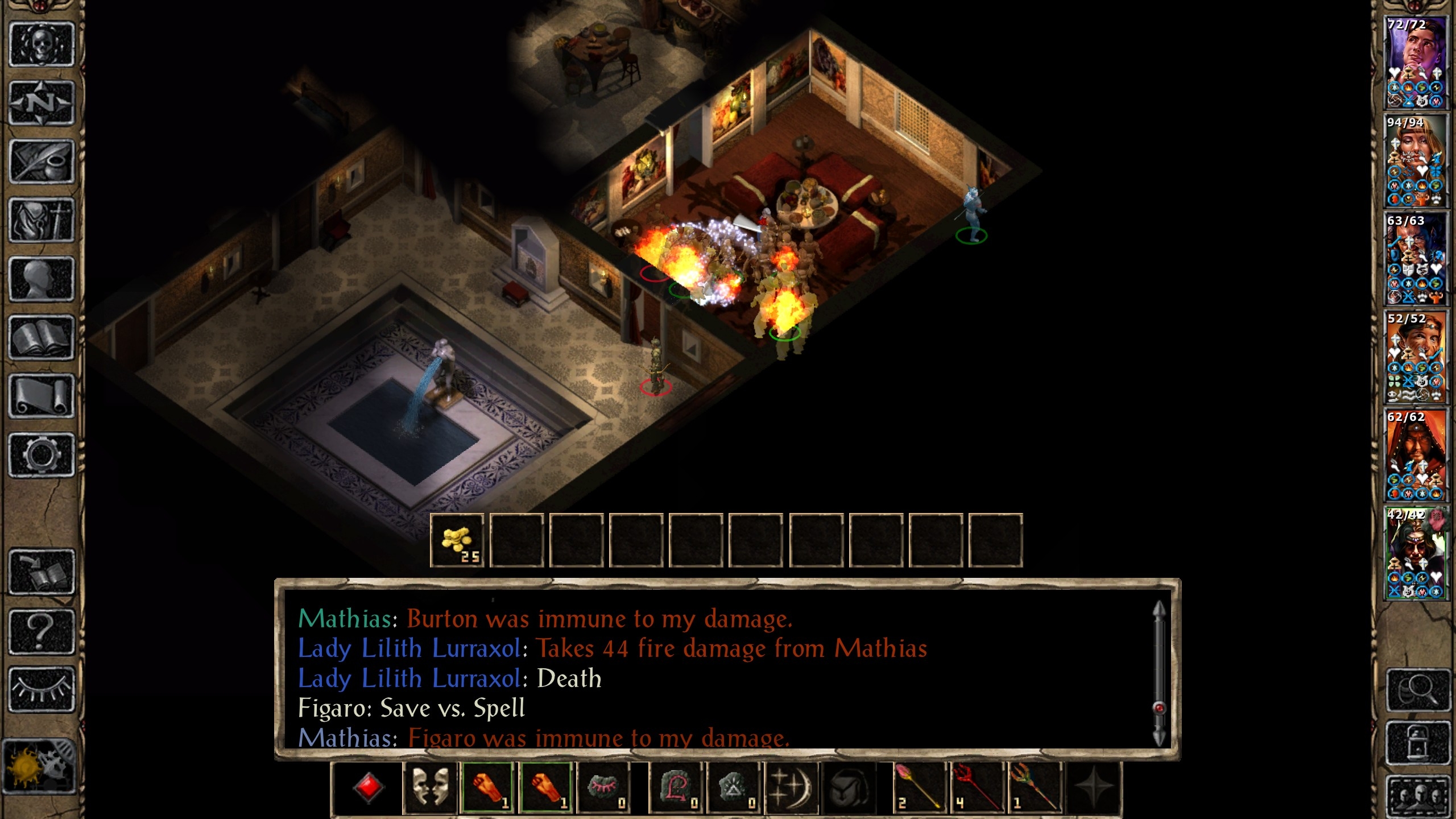Click the sun and gears clock button
This screenshot has height=819, width=1456.
(39, 766)
